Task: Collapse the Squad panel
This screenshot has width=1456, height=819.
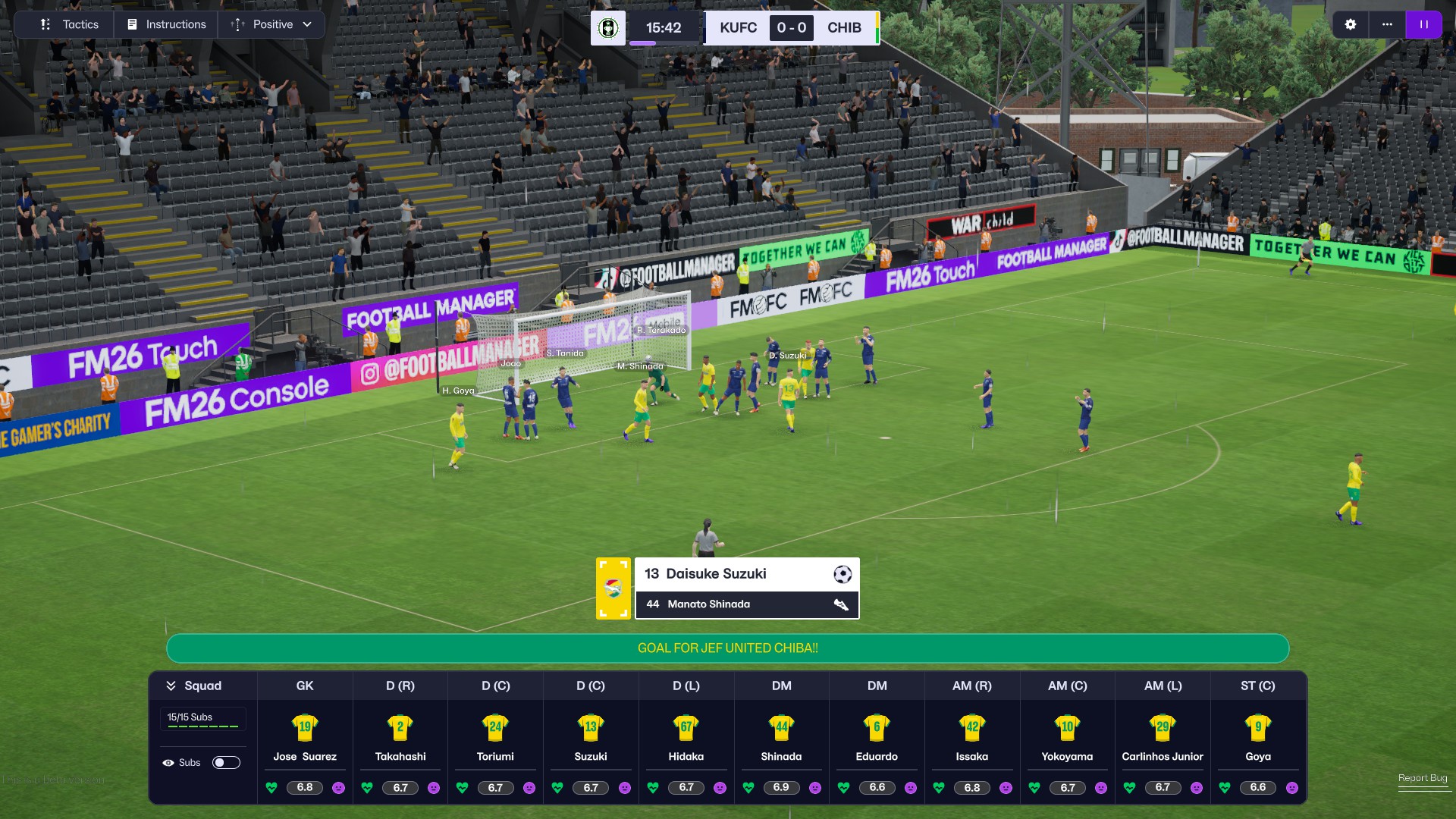Action: [171, 686]
